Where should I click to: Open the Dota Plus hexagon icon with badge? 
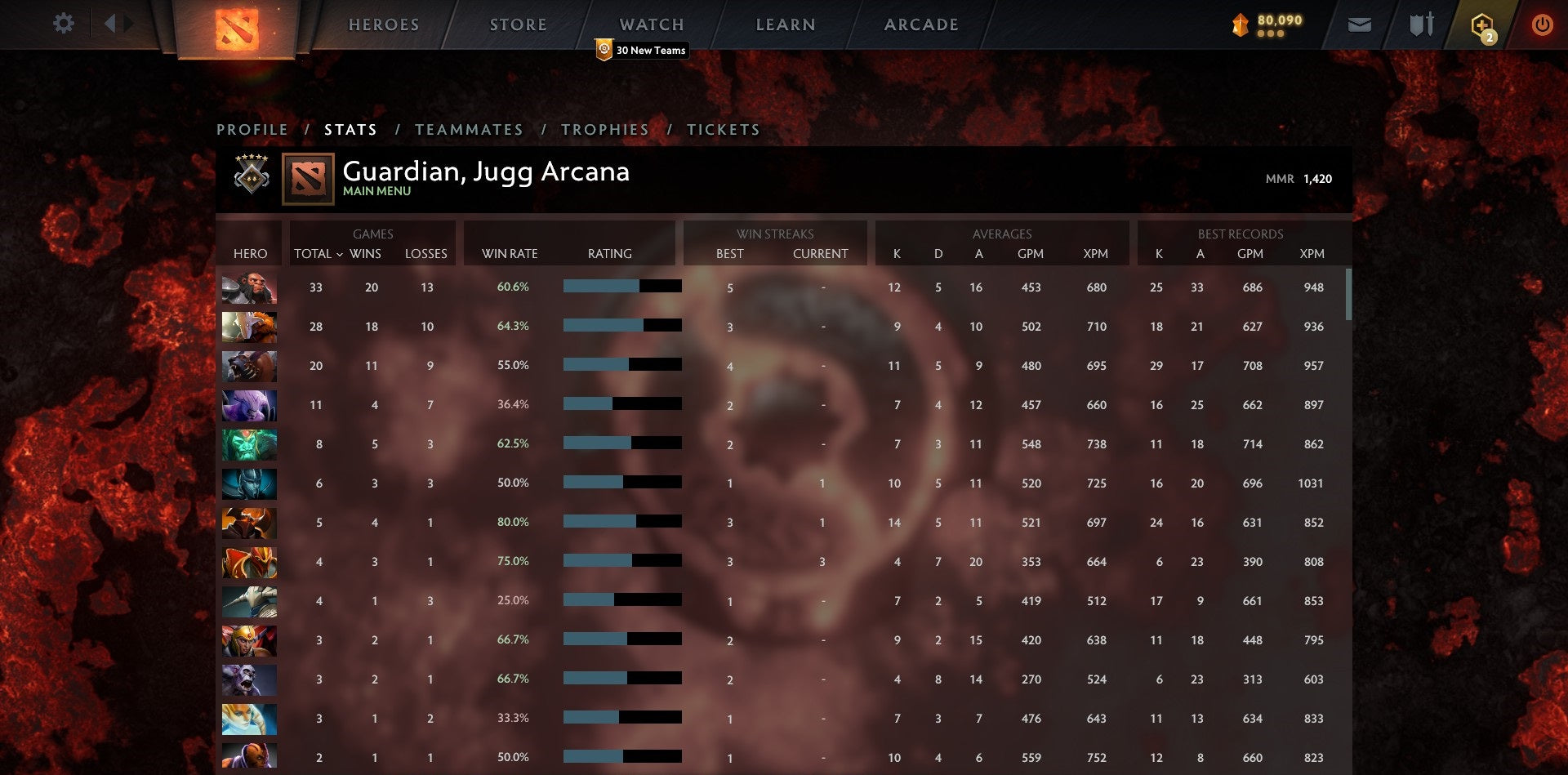[1483, 24]
